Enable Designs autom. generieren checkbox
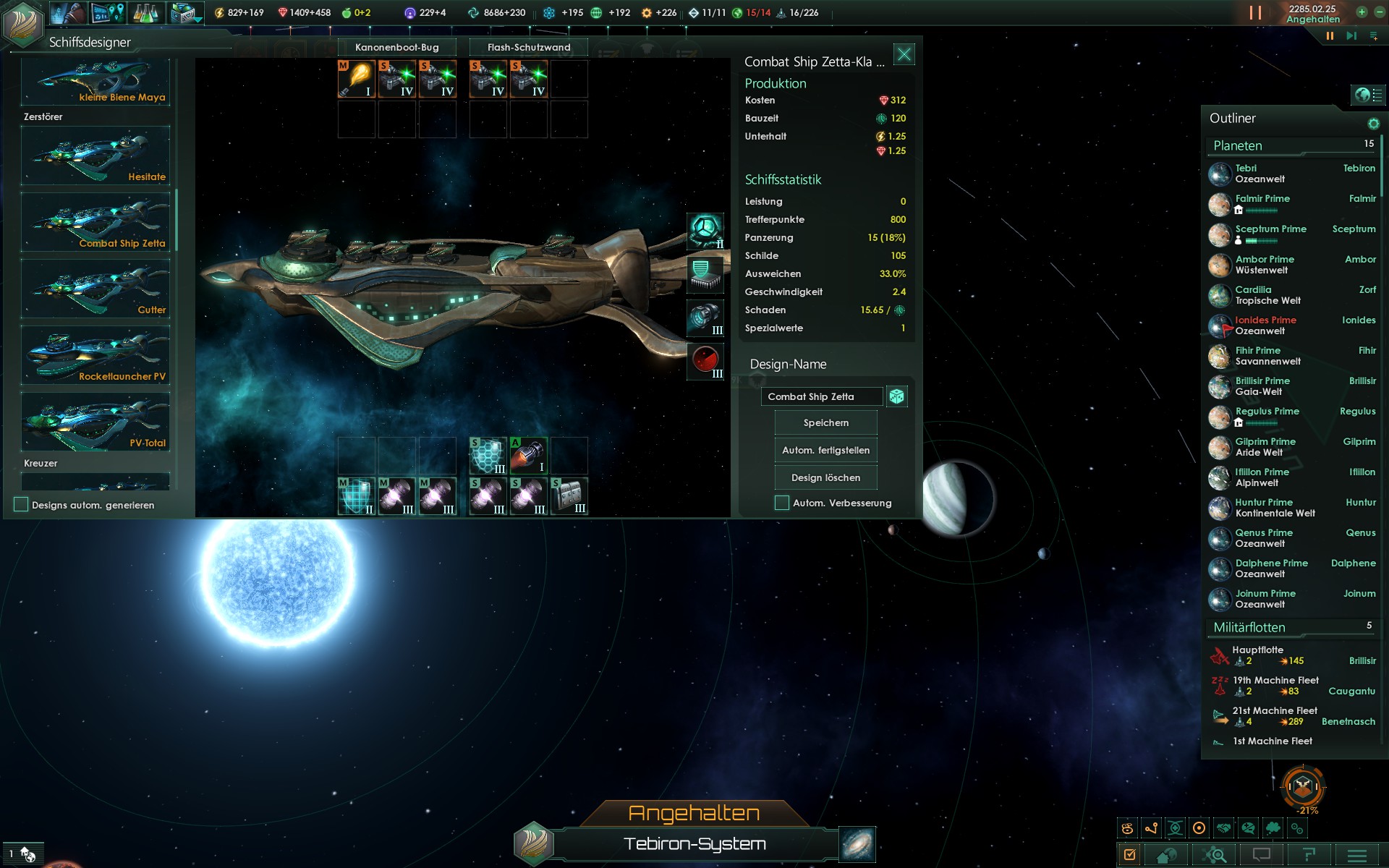 tap(21, 505)
